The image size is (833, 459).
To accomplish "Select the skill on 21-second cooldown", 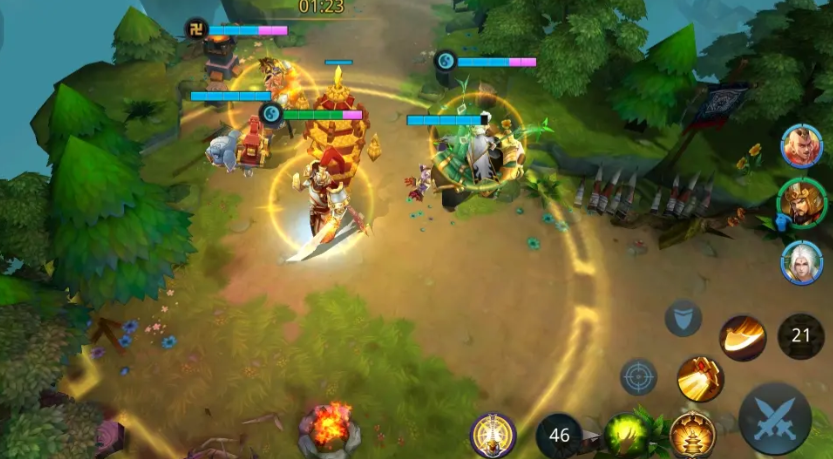I will click(800, 336).
